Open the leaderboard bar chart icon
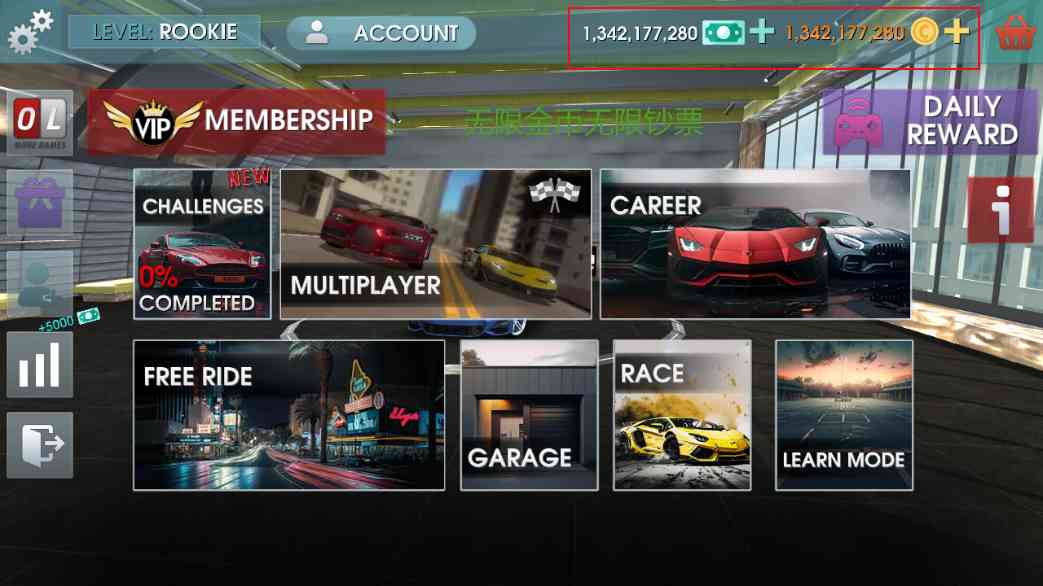Viewport: 1043px width, 586px height. coord(40,364)
